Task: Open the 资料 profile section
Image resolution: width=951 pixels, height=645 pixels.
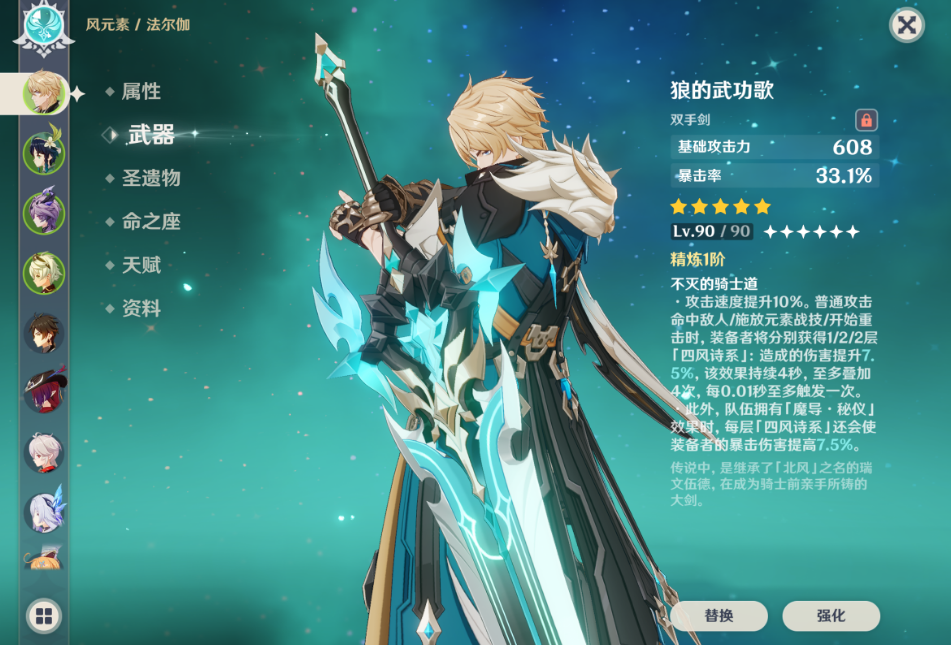Action: [141, 309]
